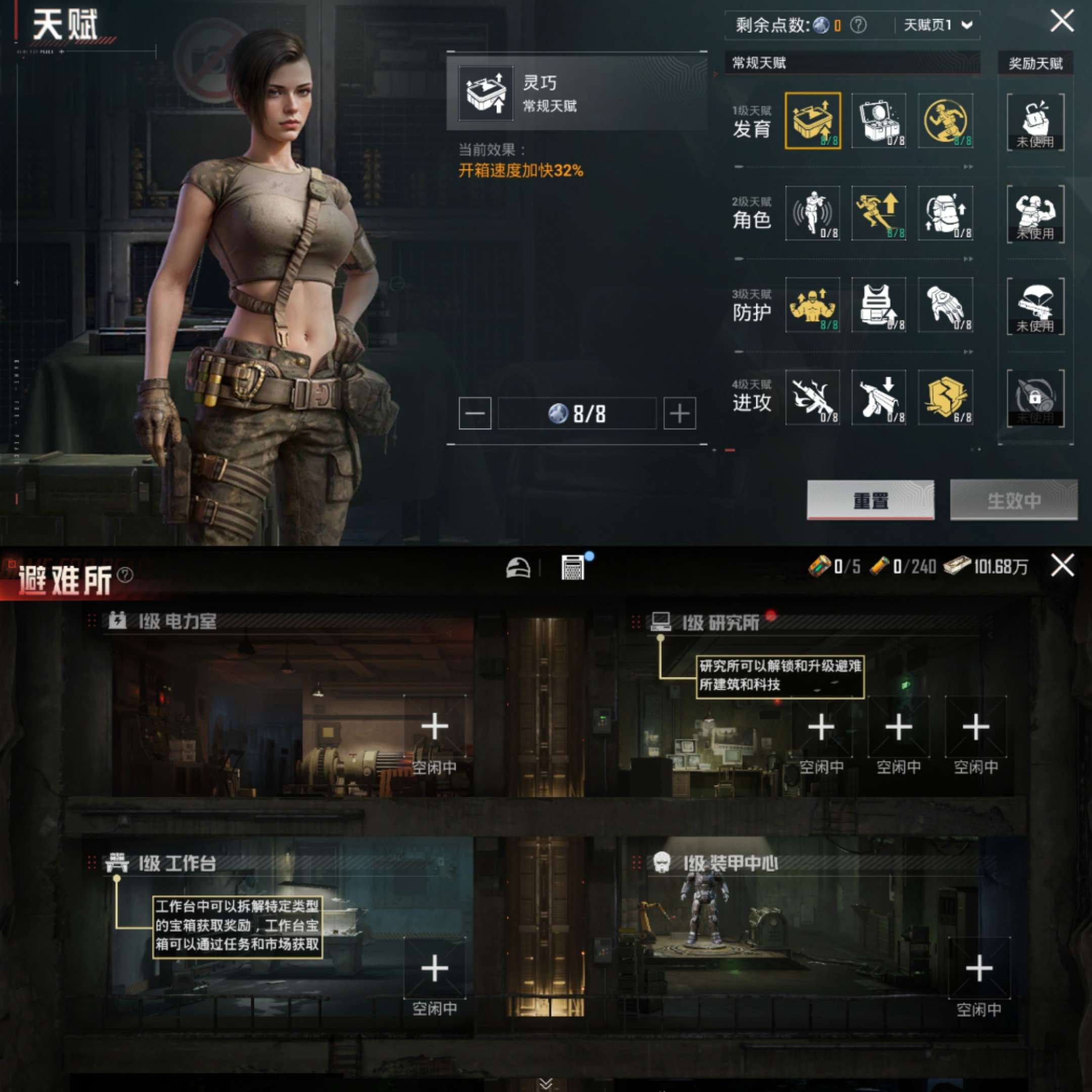
Task: Select the glove talent in 防护 row
Action: point(945,307)
